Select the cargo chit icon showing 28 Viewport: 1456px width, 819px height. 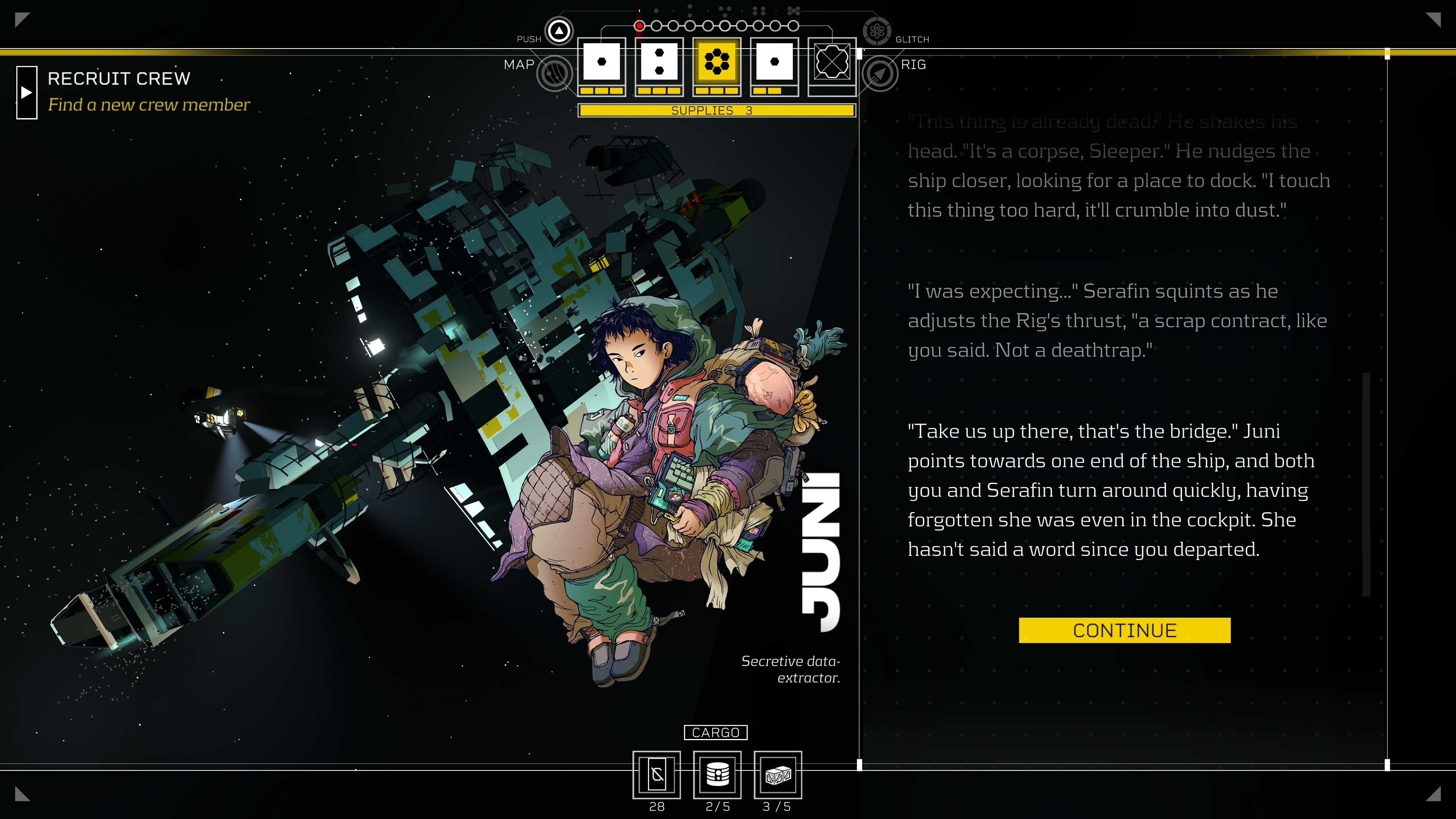[x=656, y=774]
